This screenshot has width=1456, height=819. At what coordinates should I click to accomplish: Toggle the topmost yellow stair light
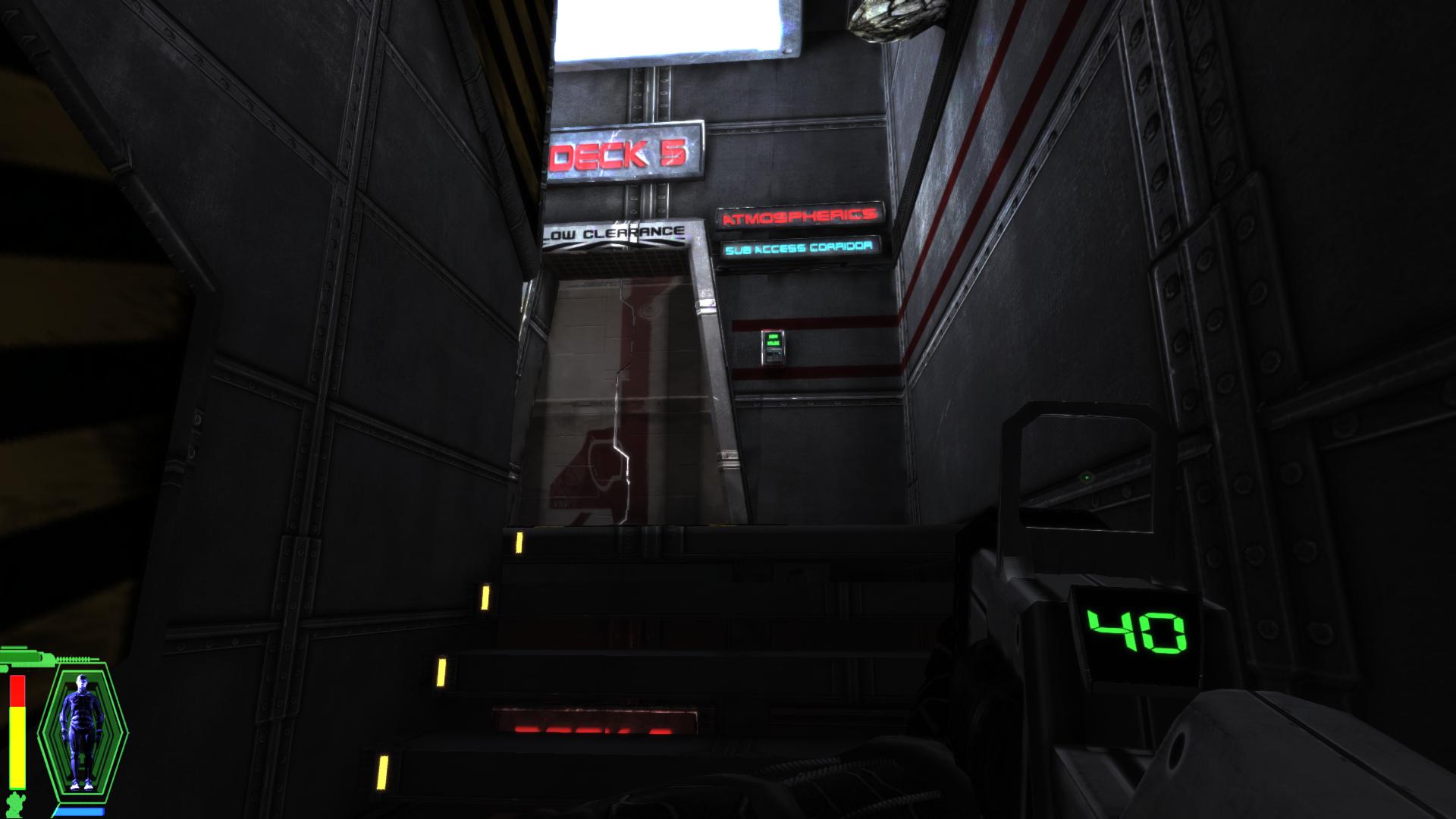point(520,541)
